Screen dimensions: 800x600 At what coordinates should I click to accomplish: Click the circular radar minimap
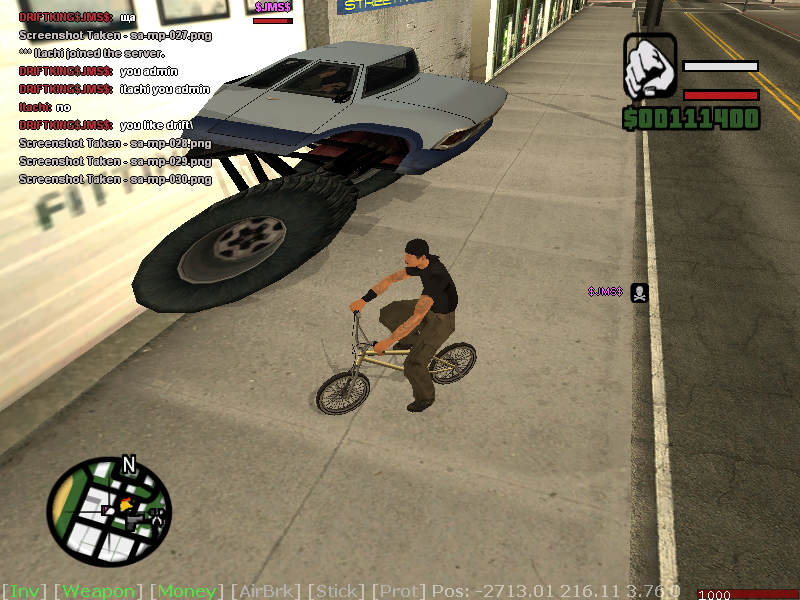pyautogui.click(x=108, y=510)
